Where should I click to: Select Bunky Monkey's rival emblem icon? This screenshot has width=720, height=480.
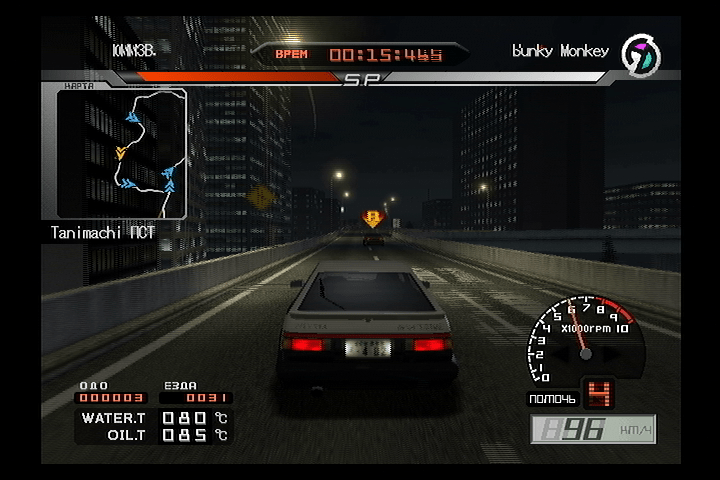point(639,55)
